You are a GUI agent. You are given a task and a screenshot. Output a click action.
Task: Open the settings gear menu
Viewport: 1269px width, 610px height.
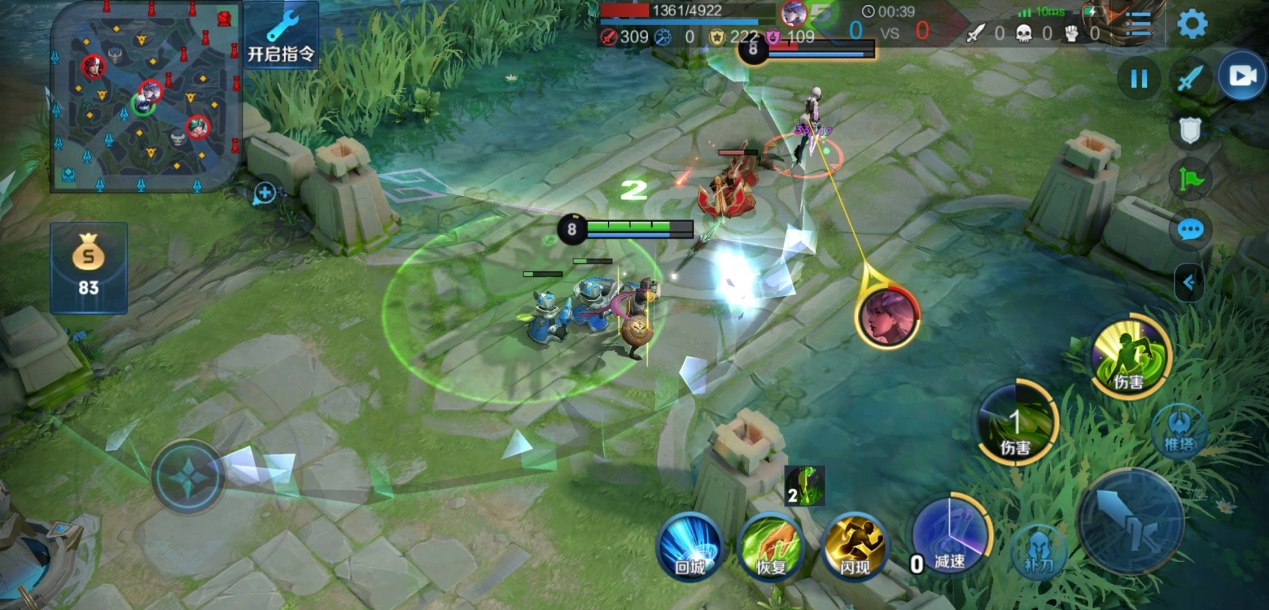[x=1192, y=23]
